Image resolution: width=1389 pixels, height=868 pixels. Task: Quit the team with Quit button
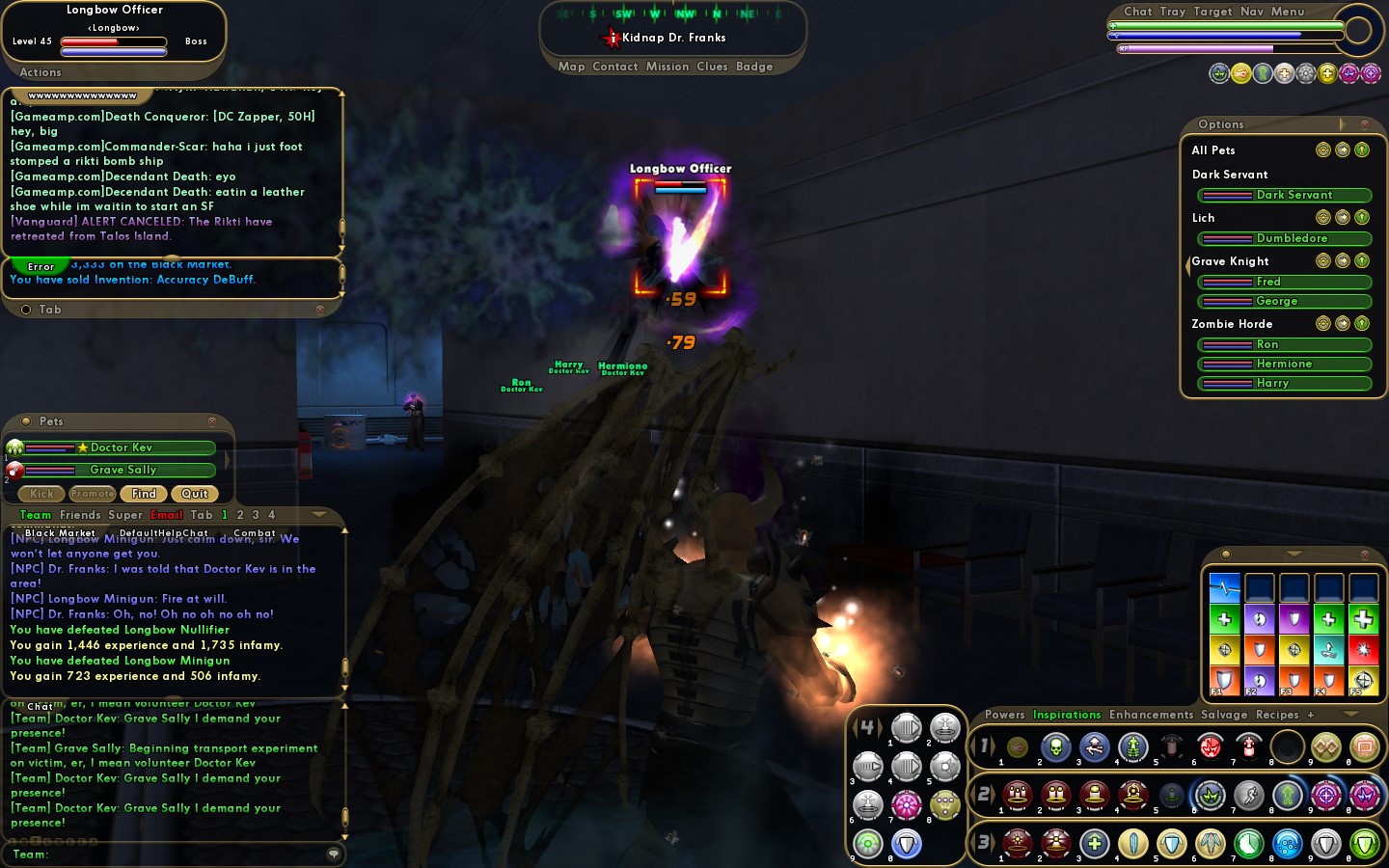[195, 494]
